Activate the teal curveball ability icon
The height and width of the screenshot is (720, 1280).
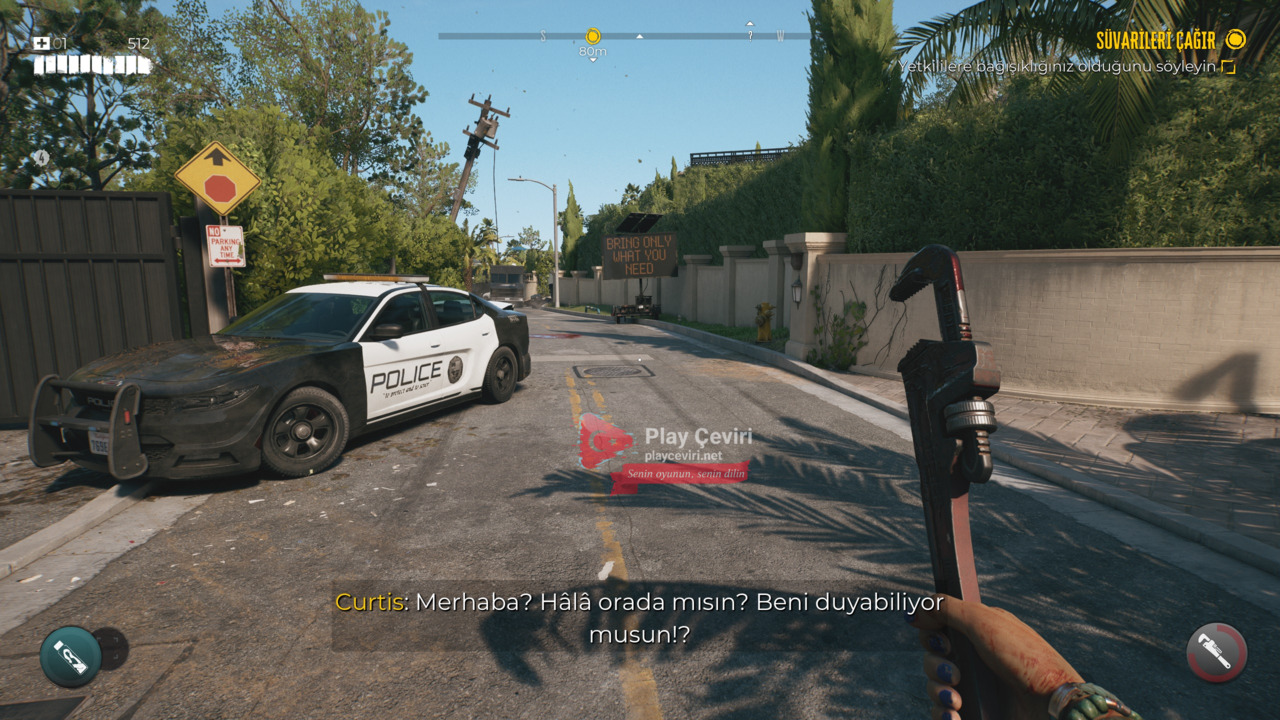pos(70,656)
